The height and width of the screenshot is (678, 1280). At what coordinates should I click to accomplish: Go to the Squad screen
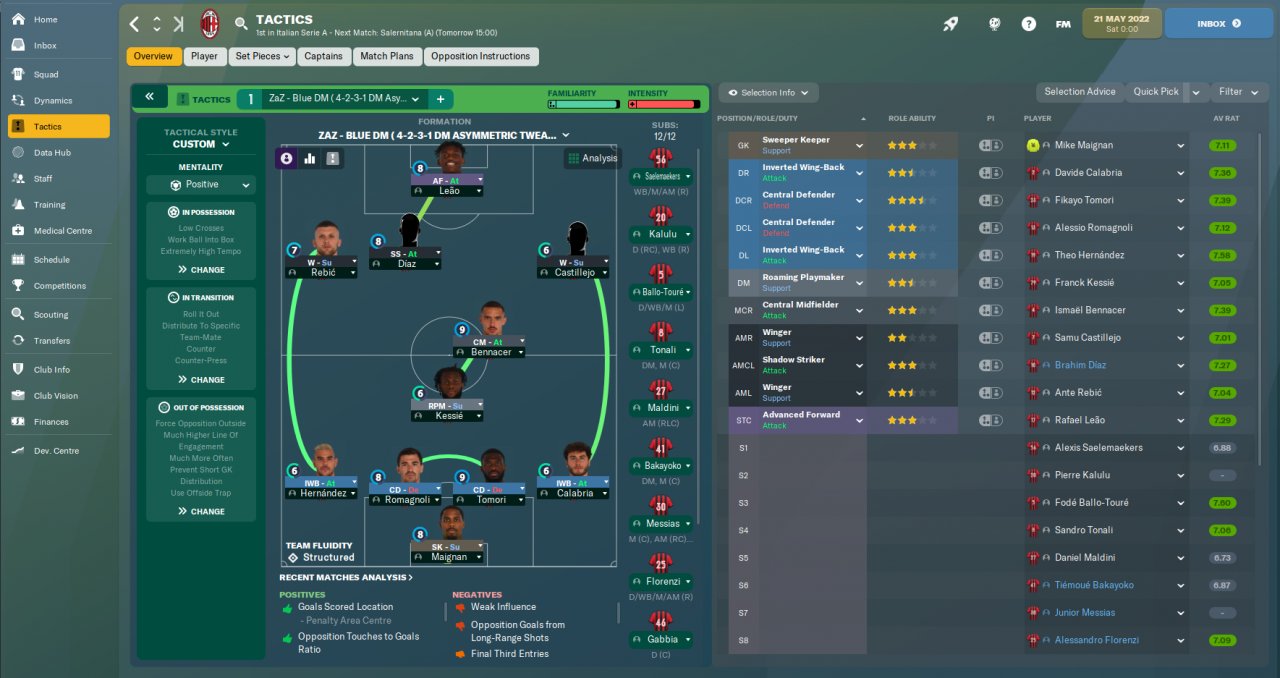click(46, 74)
